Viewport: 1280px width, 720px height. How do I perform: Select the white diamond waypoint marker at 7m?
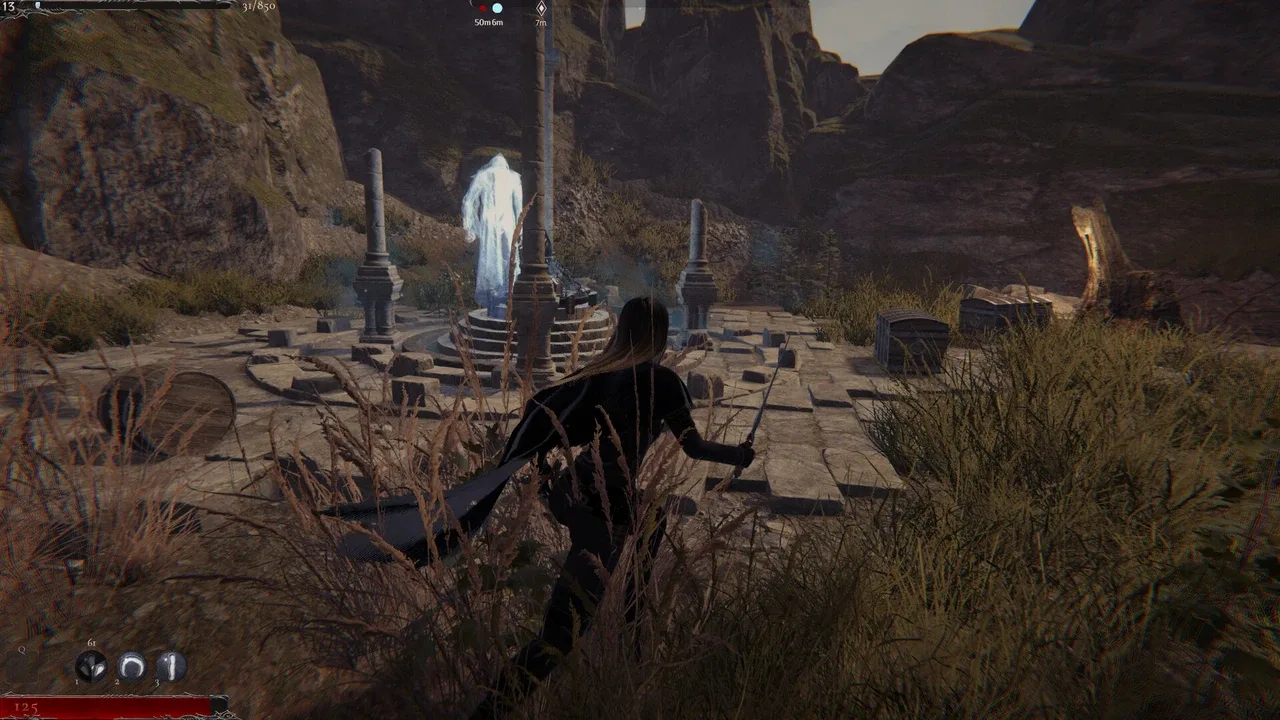pyautogui.click(x=541, y=8)
